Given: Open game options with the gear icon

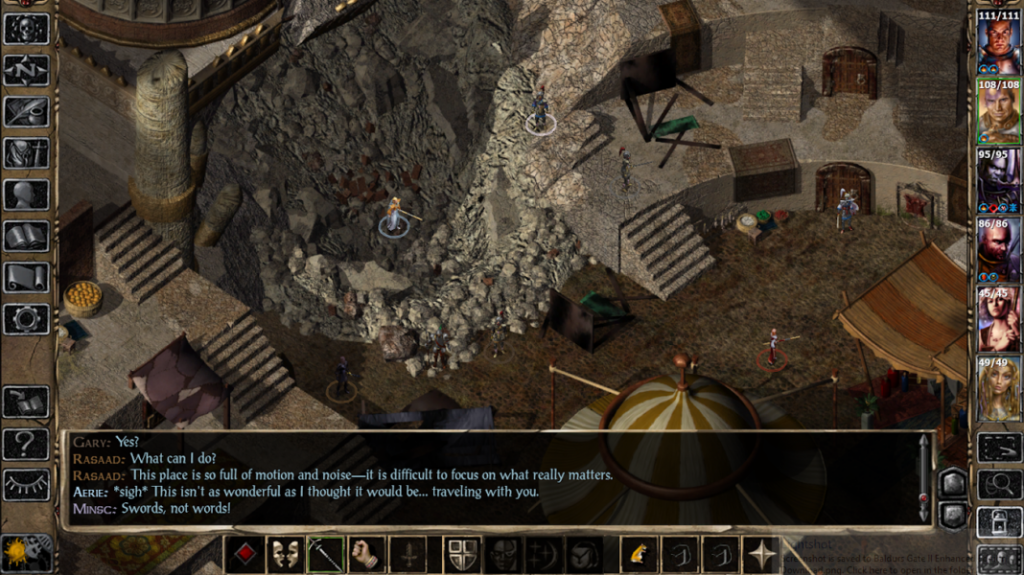Looking at the screenshot, I should [26, 319].
